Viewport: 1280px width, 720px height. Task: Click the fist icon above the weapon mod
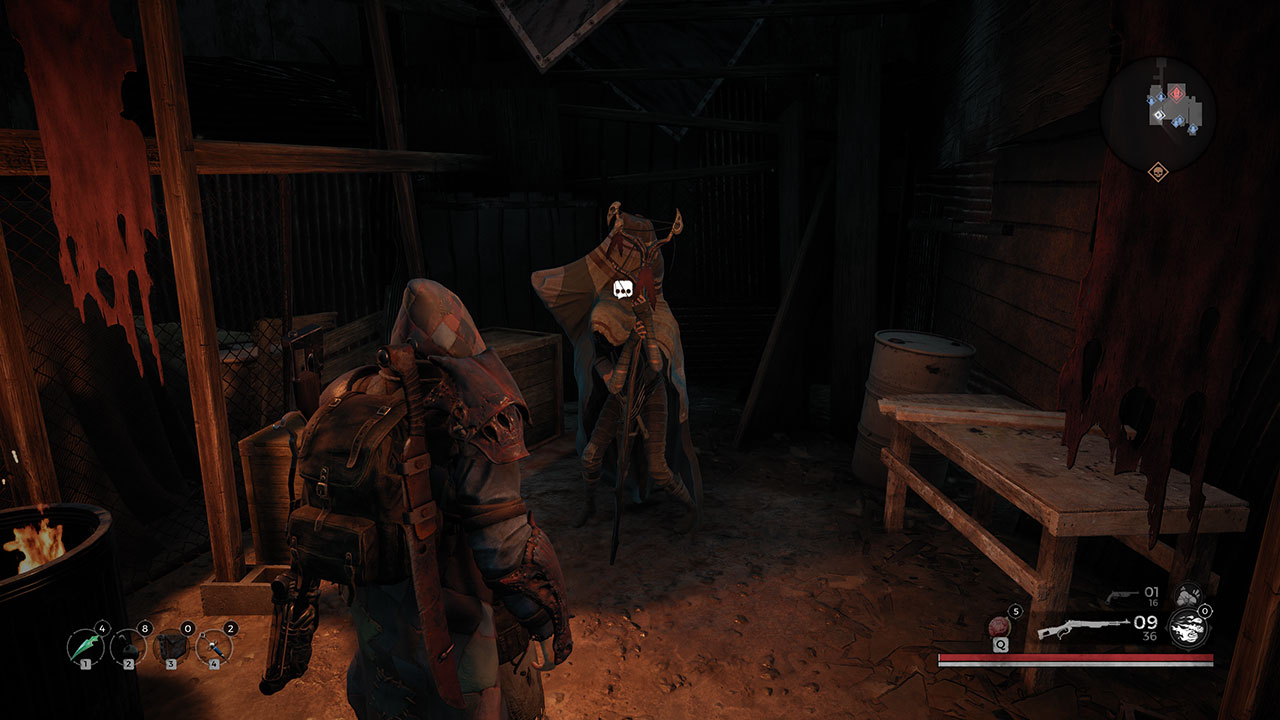pos(1187,594)
